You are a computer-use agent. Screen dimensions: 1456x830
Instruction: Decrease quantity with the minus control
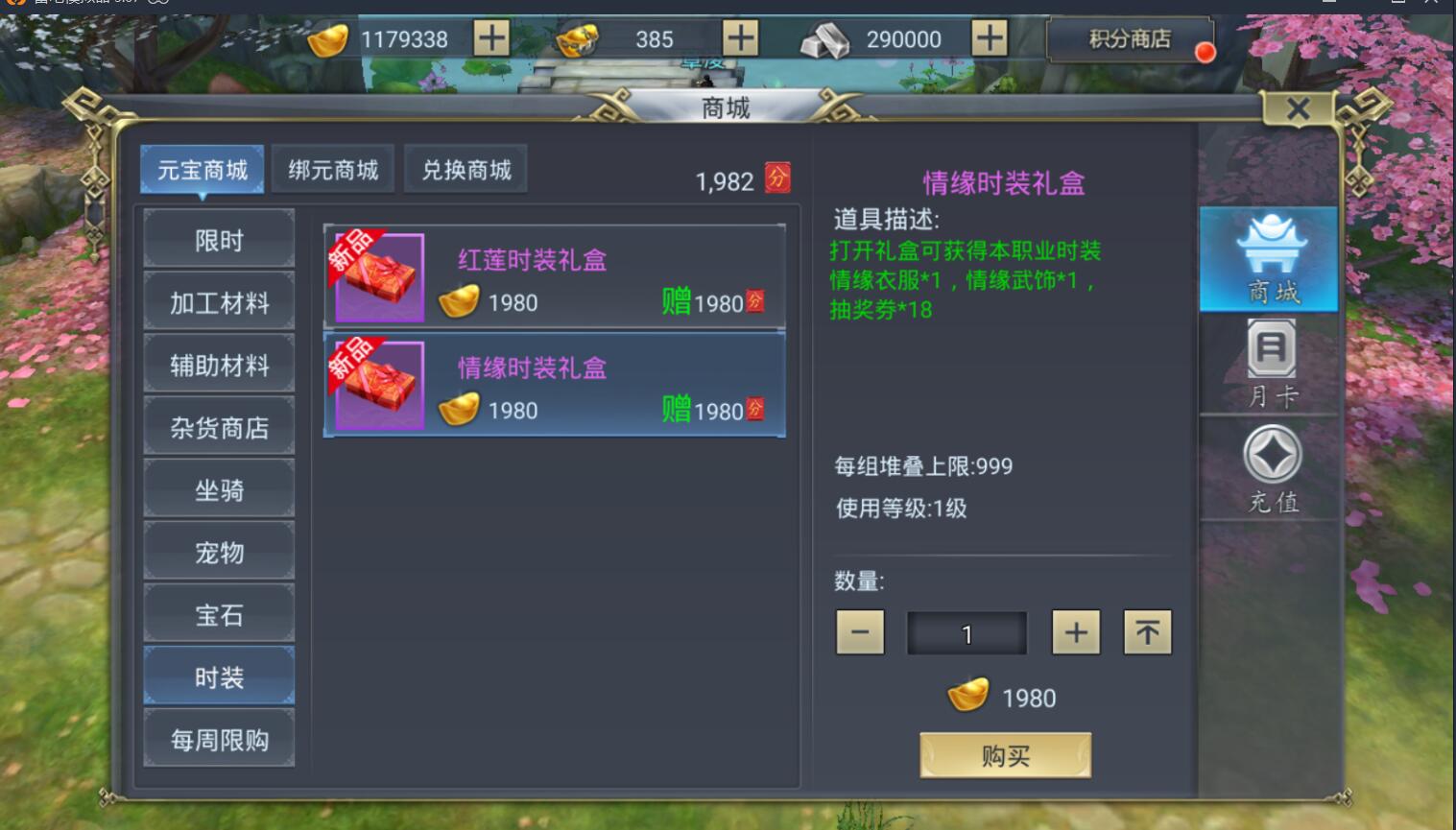click(859, 631)
